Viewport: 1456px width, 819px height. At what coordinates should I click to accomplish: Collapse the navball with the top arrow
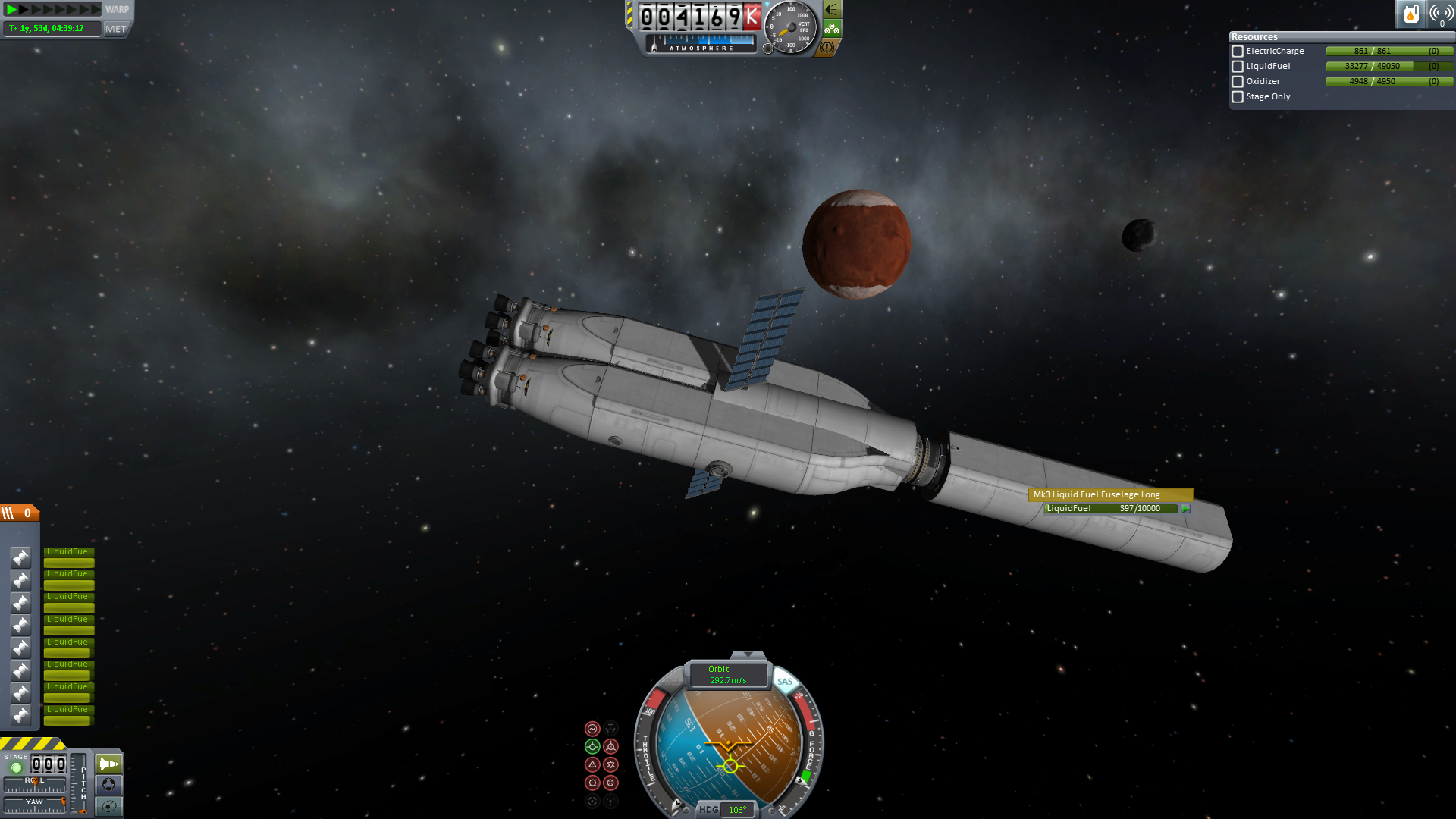[748, 654]
